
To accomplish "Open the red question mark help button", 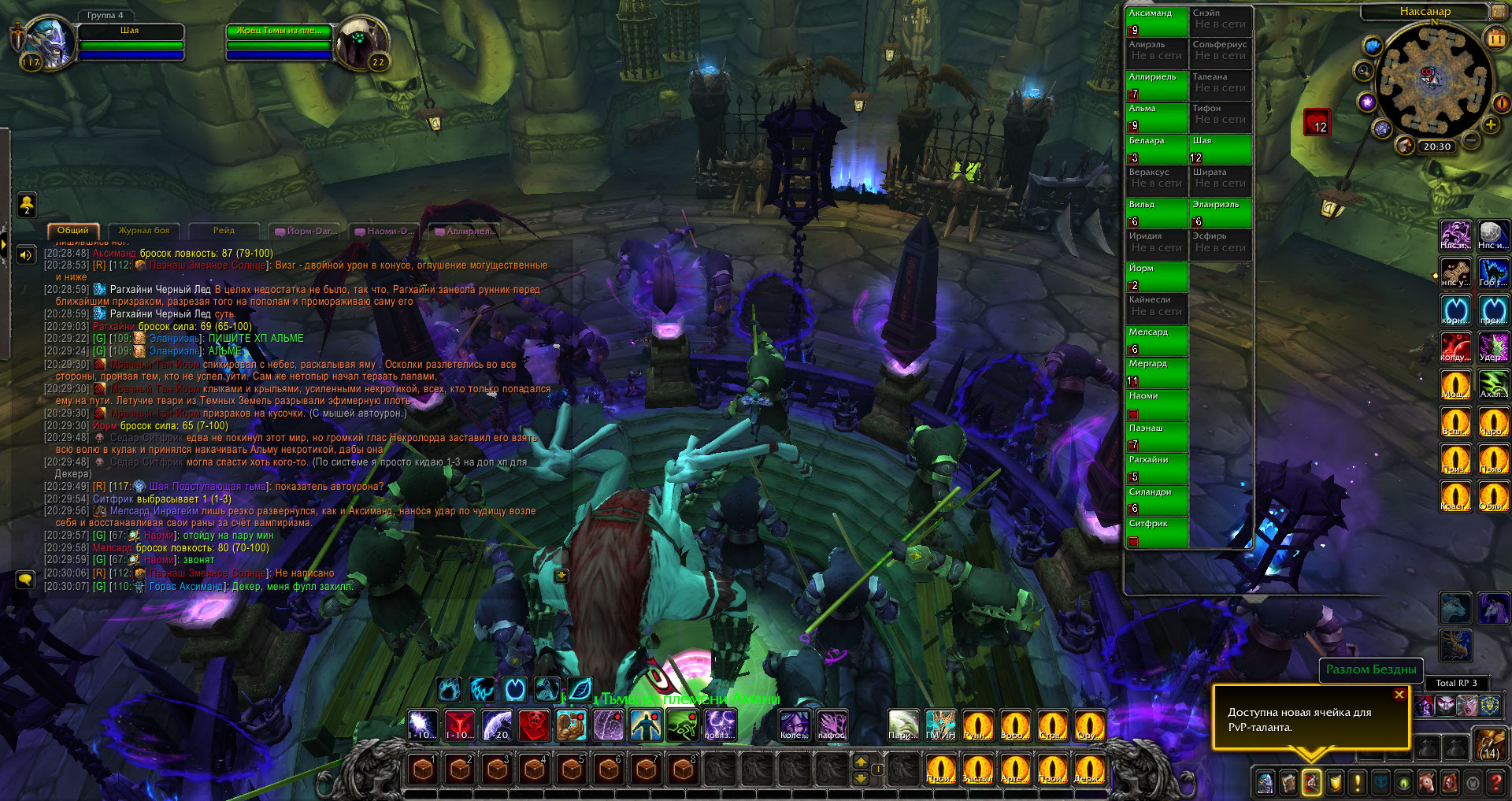I will click(1495, 782).
